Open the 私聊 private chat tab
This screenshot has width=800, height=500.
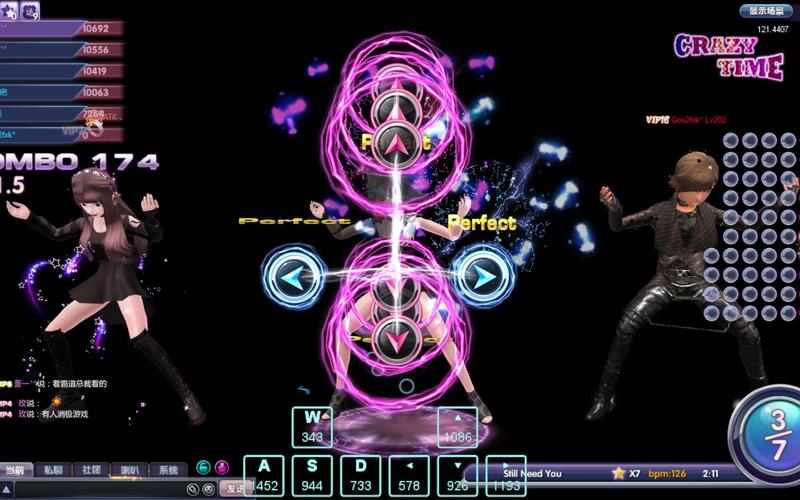pyautogui.click(x=52, y=469)
